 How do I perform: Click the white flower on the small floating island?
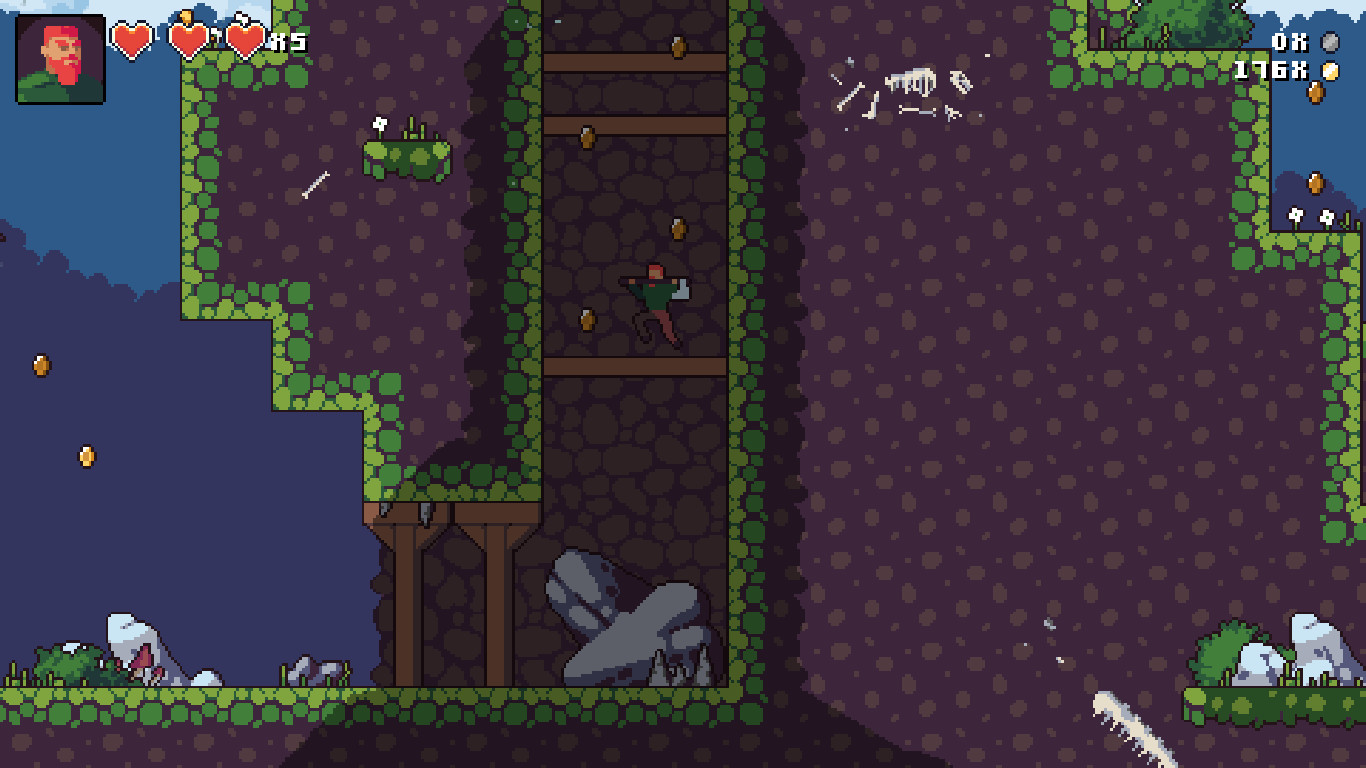pyautogui.click(x=378, y=125)
